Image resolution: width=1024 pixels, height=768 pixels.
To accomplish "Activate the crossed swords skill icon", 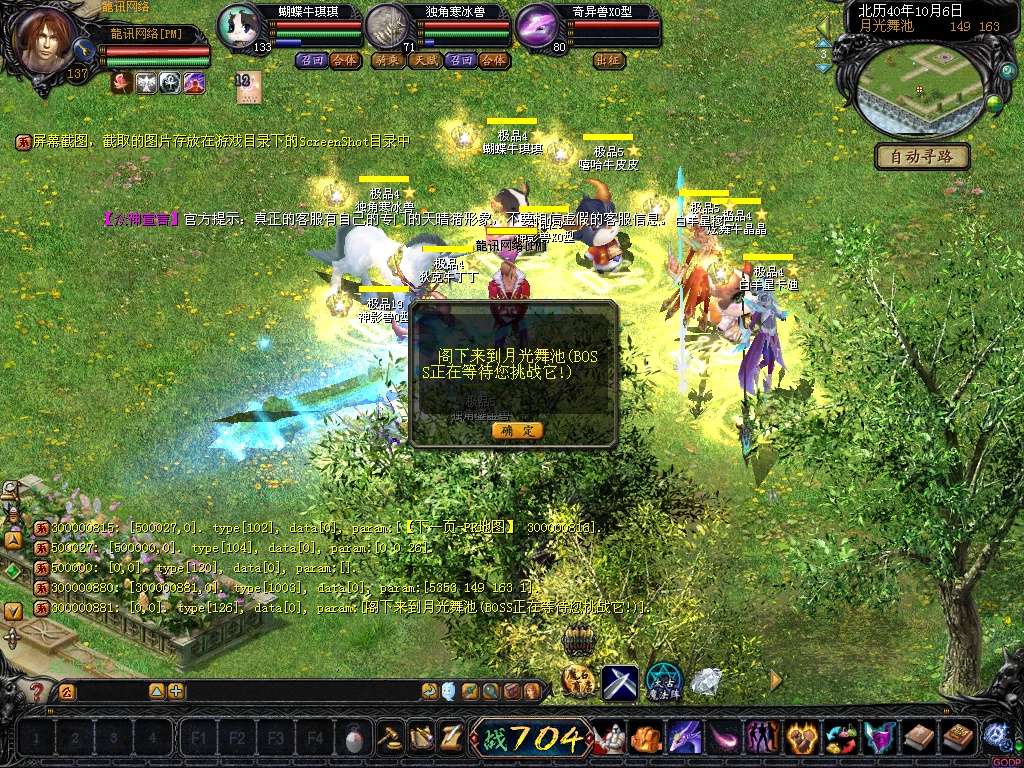I will coord(620,683).
